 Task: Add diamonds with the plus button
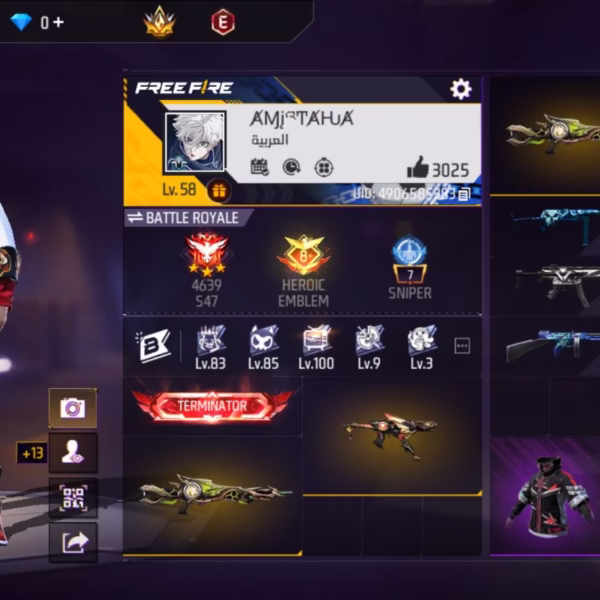pos(59,21)
